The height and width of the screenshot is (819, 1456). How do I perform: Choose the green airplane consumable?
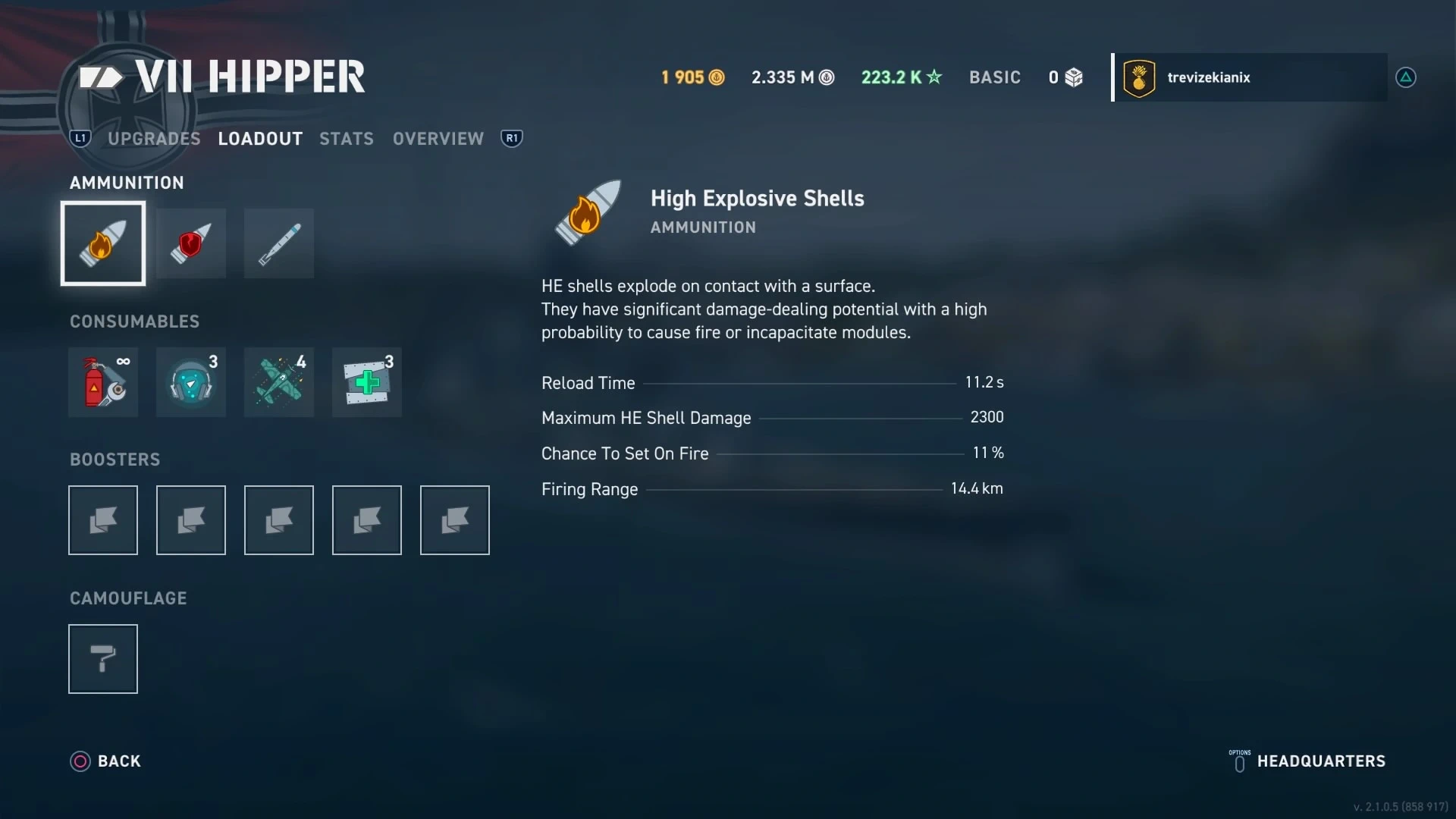click(x=279, y=382)
